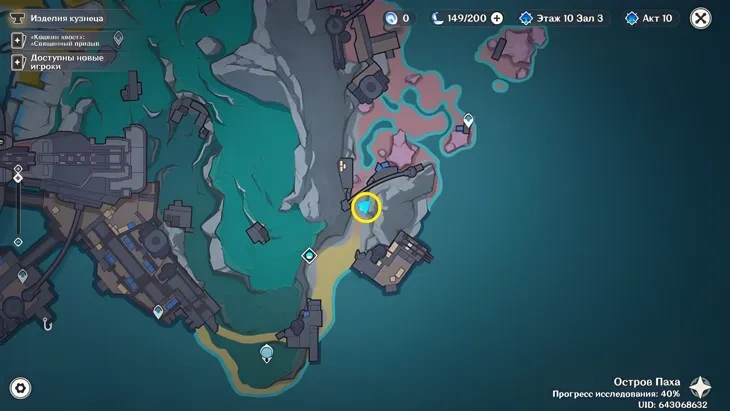This screenshot has width=730, height=411.
Task: Open the region selector star icon
Action: (701, 388)
